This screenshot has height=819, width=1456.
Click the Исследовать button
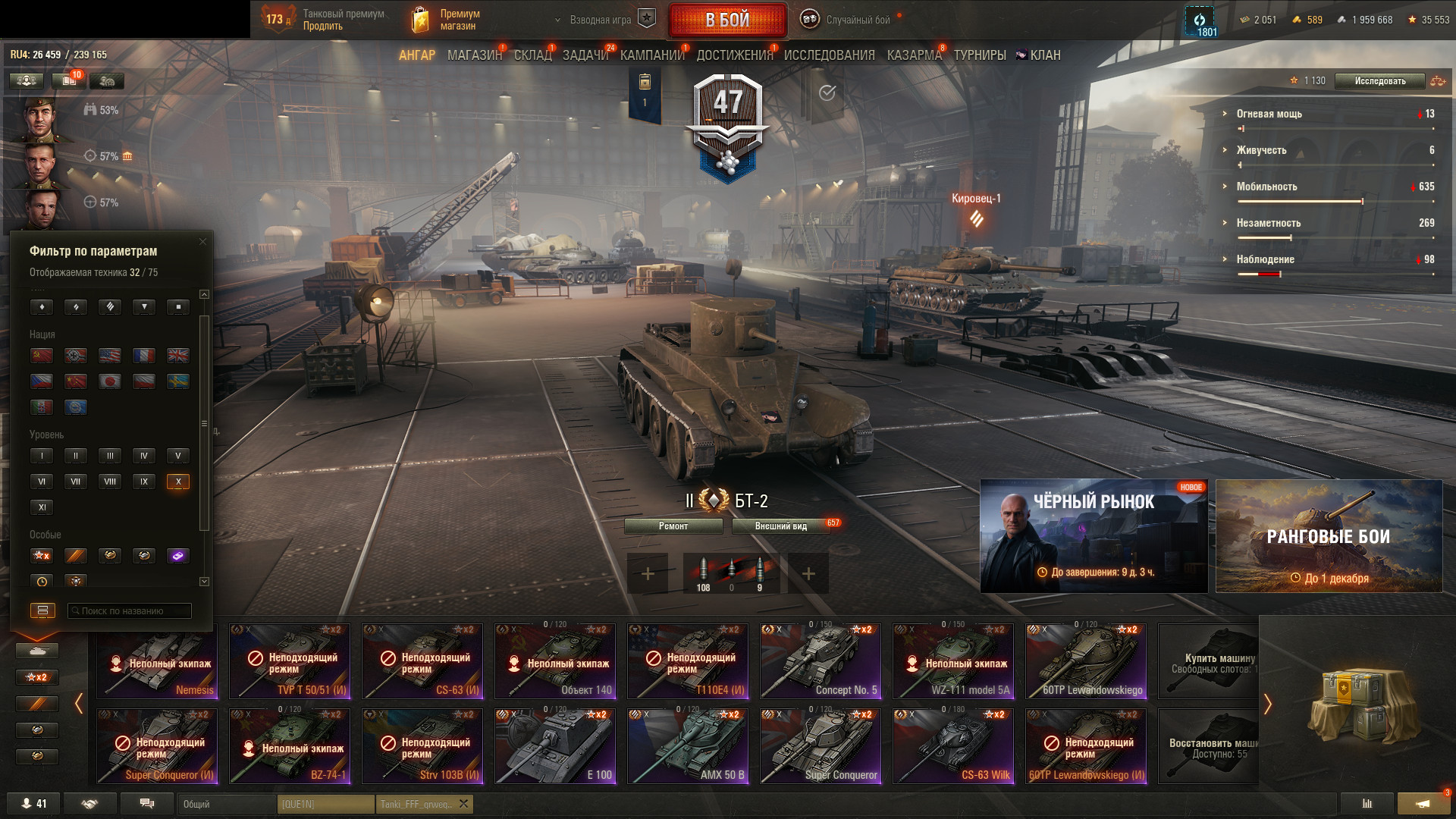[x=1379, y=81]
